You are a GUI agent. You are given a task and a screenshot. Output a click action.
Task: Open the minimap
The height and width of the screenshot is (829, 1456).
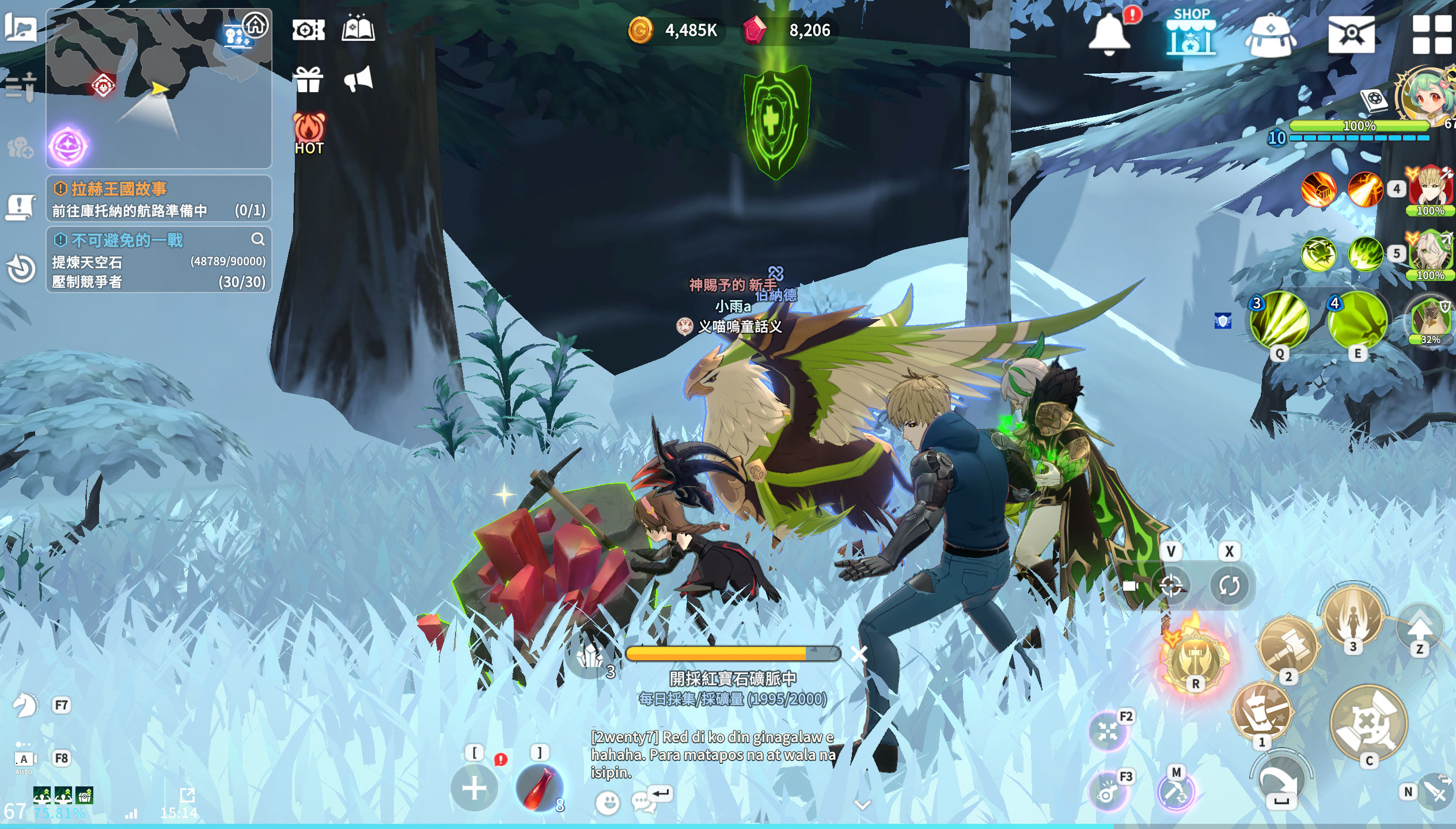(x=158, y=86)
